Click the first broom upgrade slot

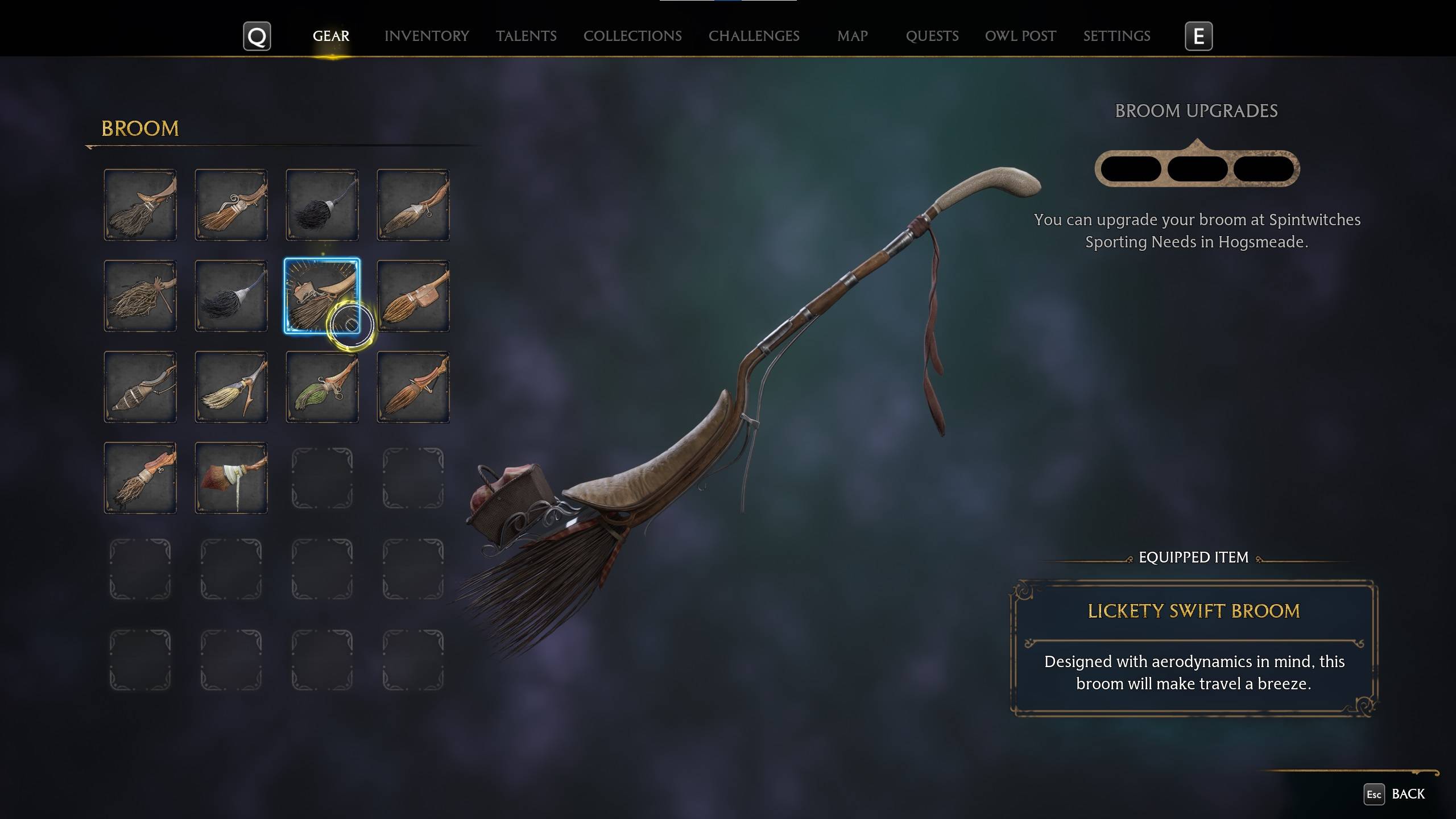pos(1132,168)
